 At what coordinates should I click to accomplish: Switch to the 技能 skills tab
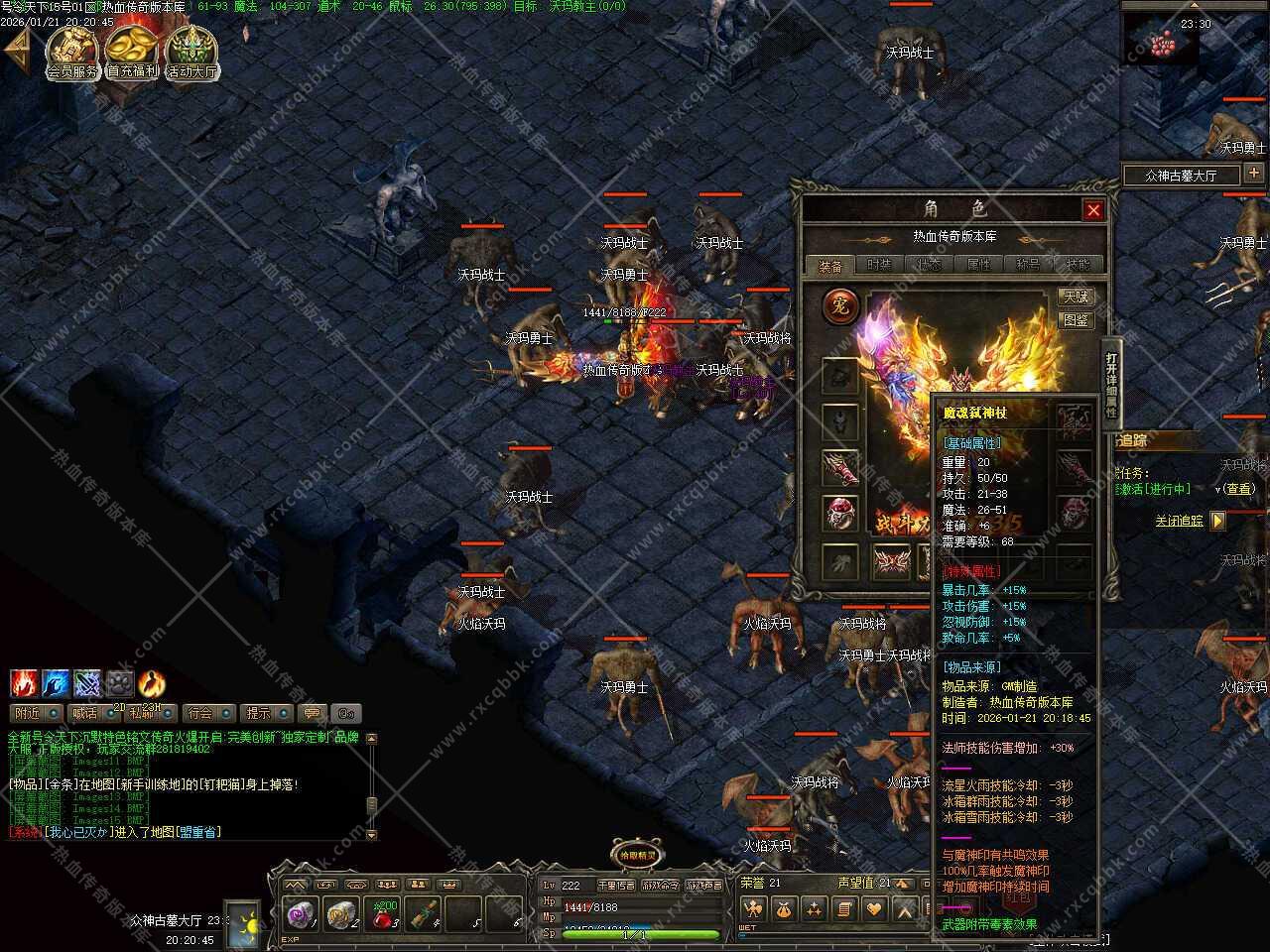[1078, 265]
